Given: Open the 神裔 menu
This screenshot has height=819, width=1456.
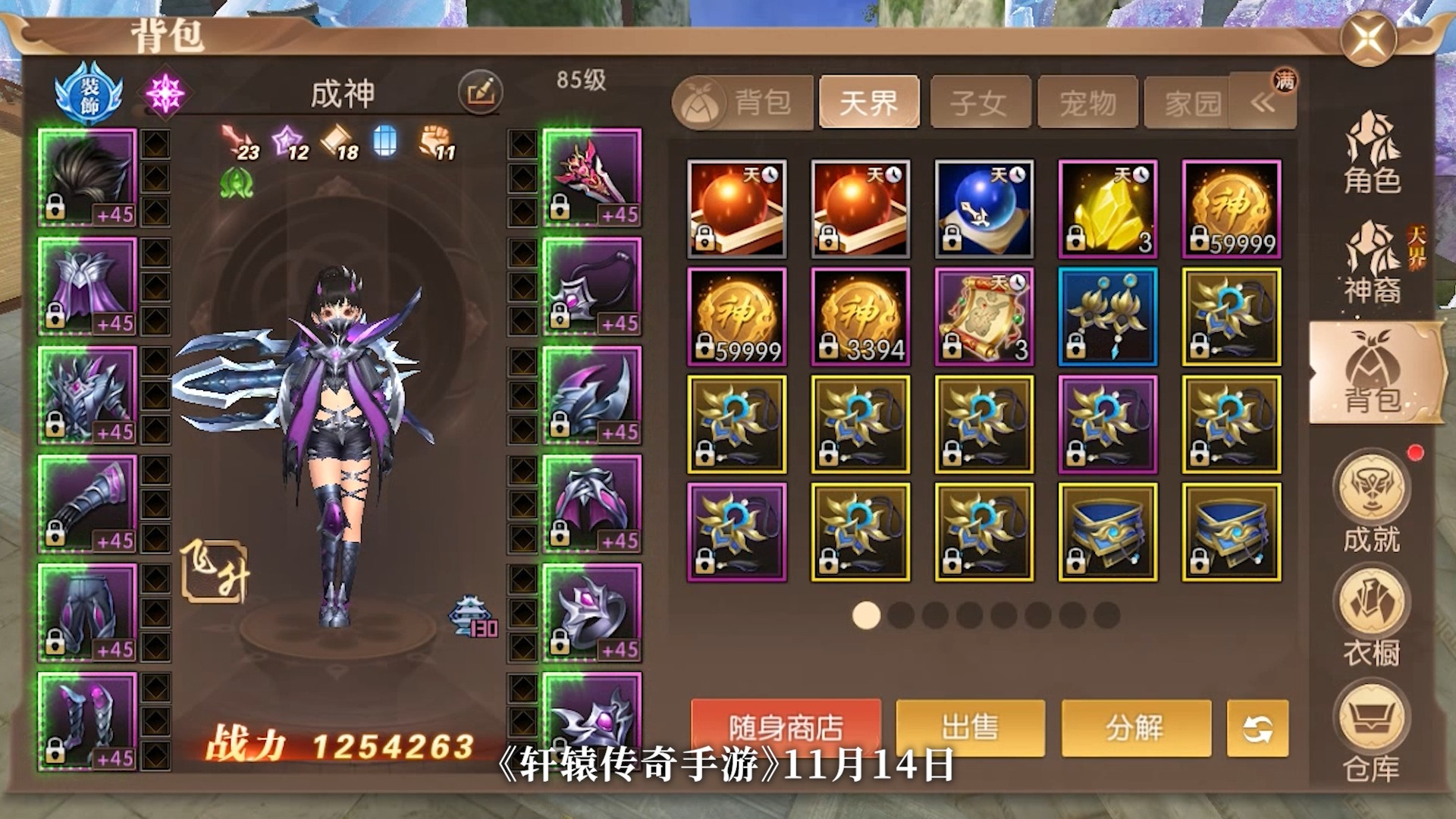Looking at the screenshot, I should click(x=1372, y=263).
